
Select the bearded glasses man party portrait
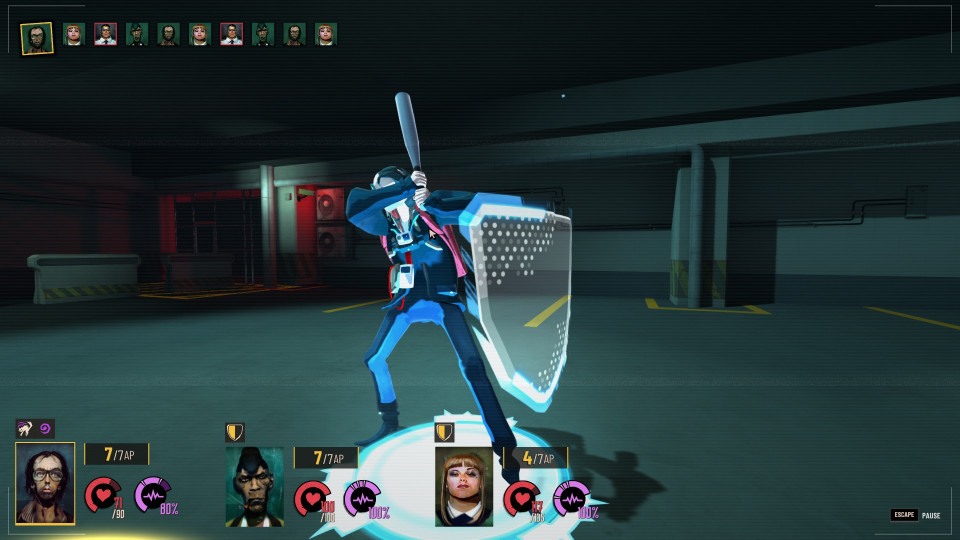(x=45, y=483)
